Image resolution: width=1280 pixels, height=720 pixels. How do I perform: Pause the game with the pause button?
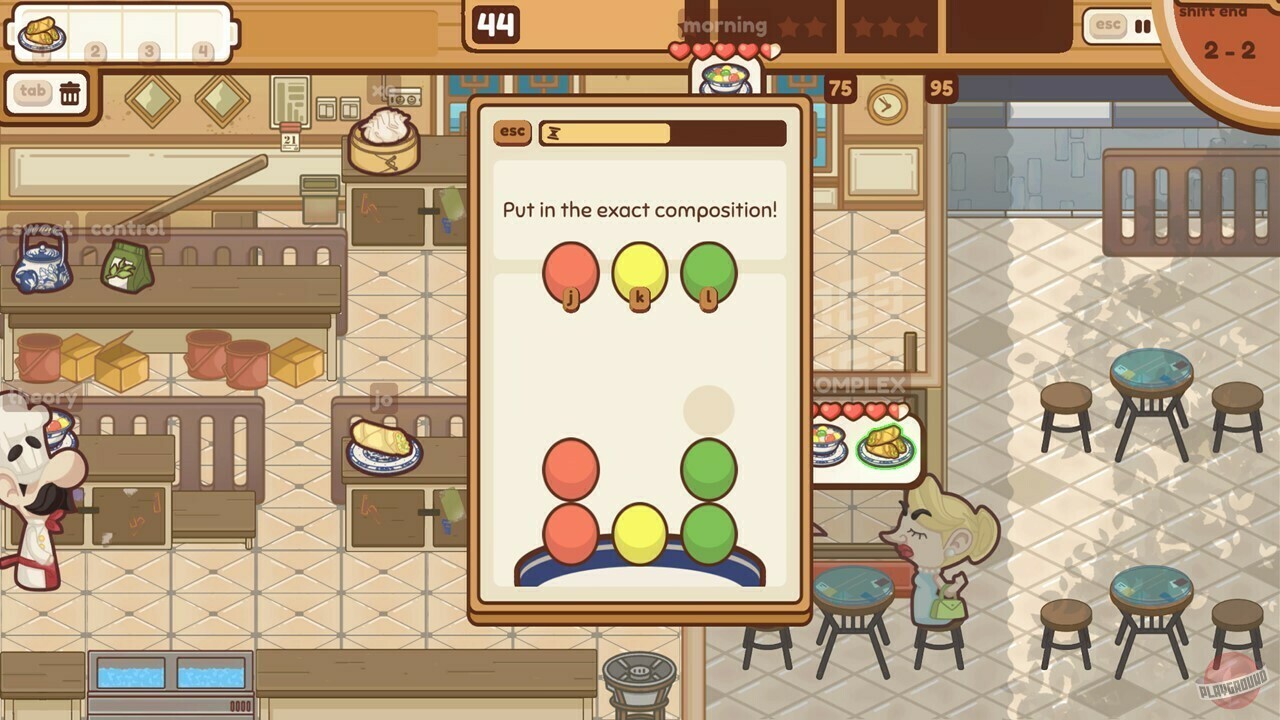tap(1142, 27)
